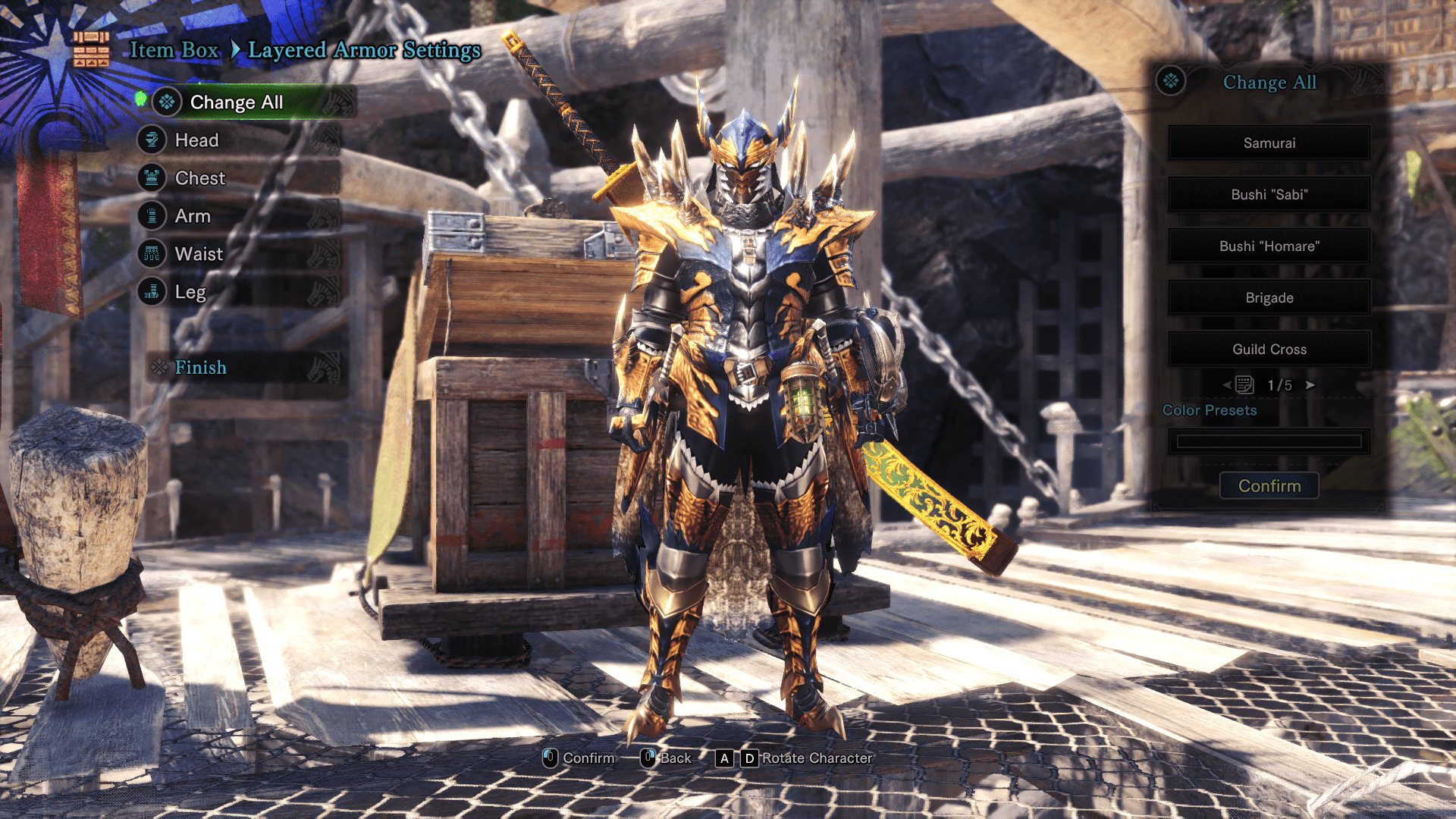Open the Waist armor option
Screen dimensions: 1456x819
(x=199, y=254)
